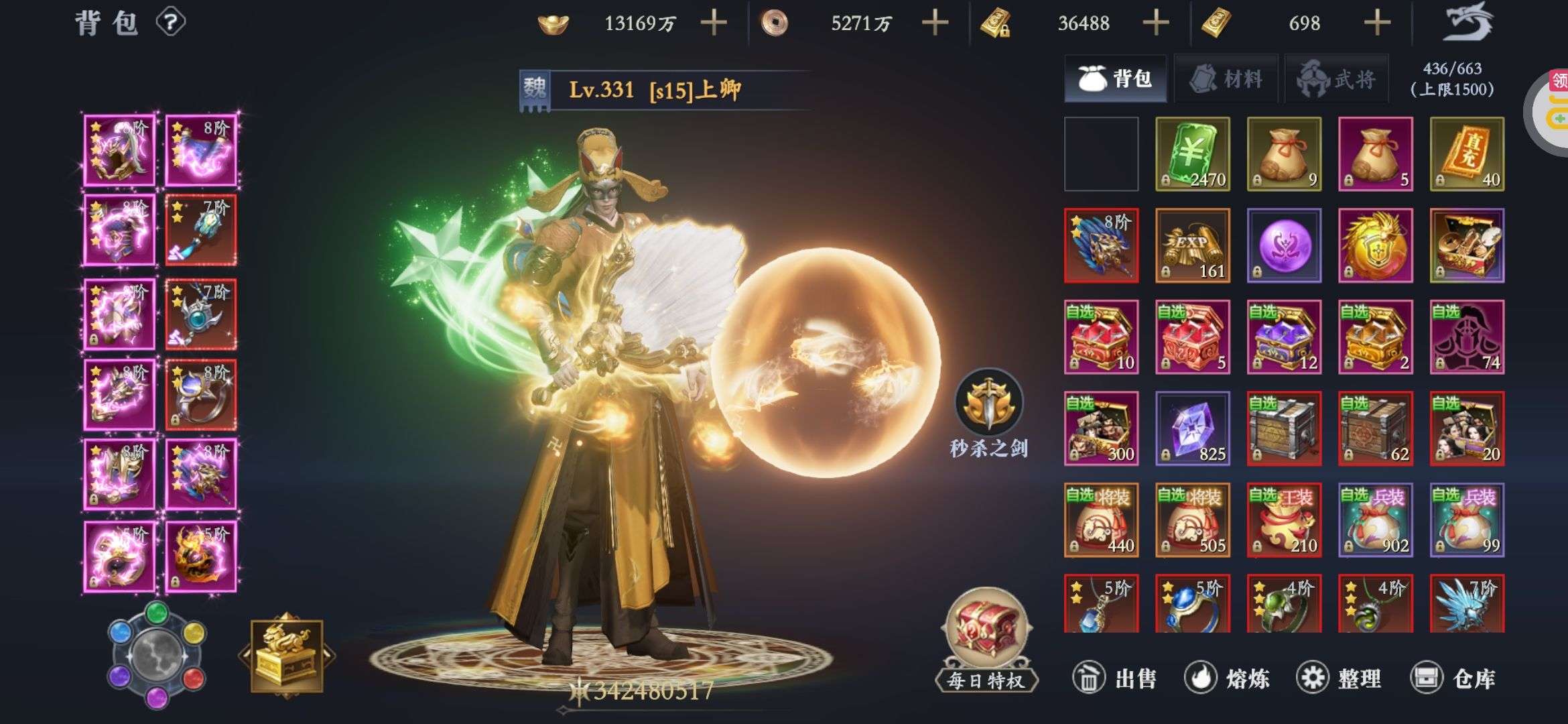Add more gold ingots with the plus
Viewport: 1568px width, 724px height.
pos(714,23)
